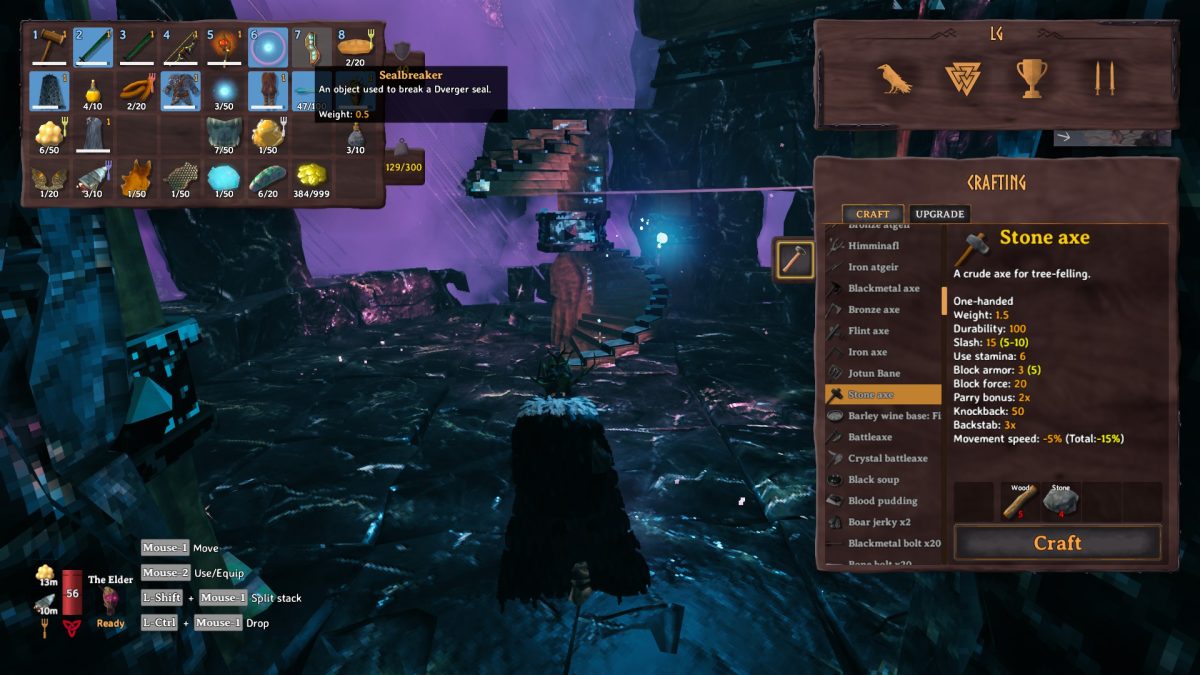
Task: Select the yellow mead flask stack
Action: click(x=93, y=91)
